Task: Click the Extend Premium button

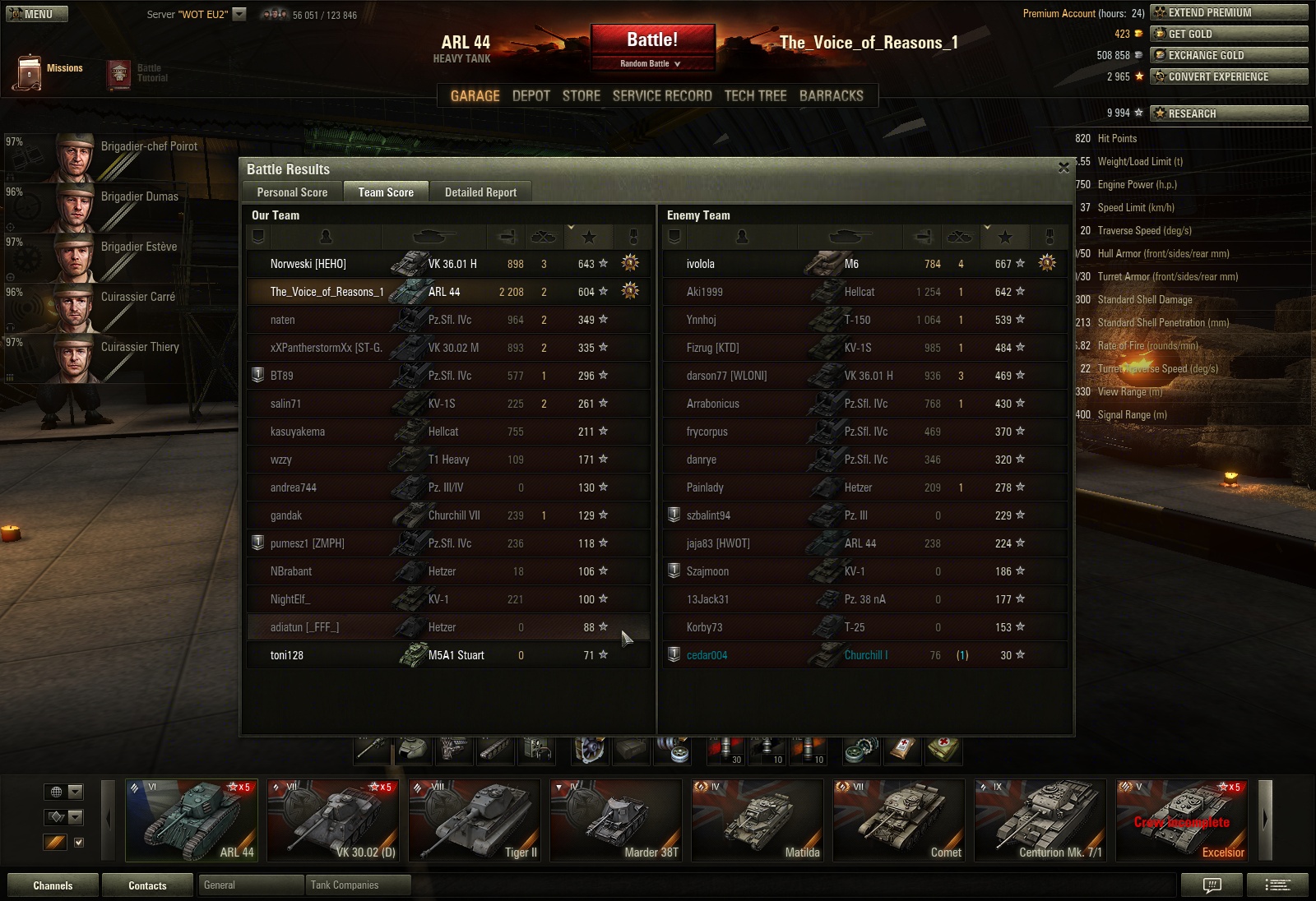Action: tap(1228, 12)
